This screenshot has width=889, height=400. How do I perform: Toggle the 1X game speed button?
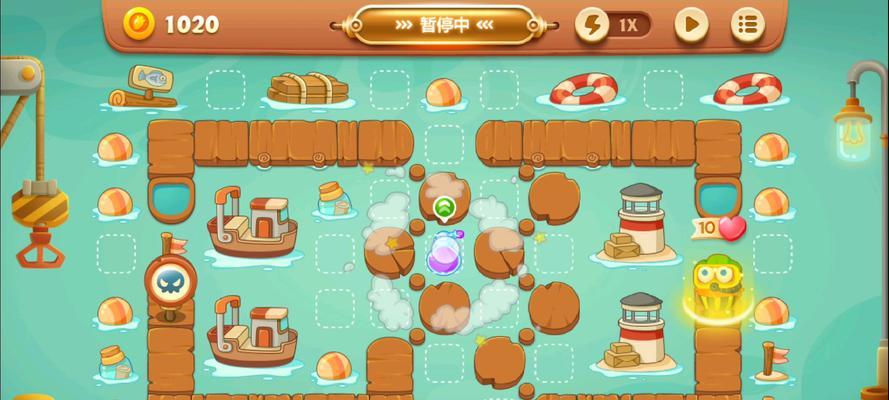[613, 25]
